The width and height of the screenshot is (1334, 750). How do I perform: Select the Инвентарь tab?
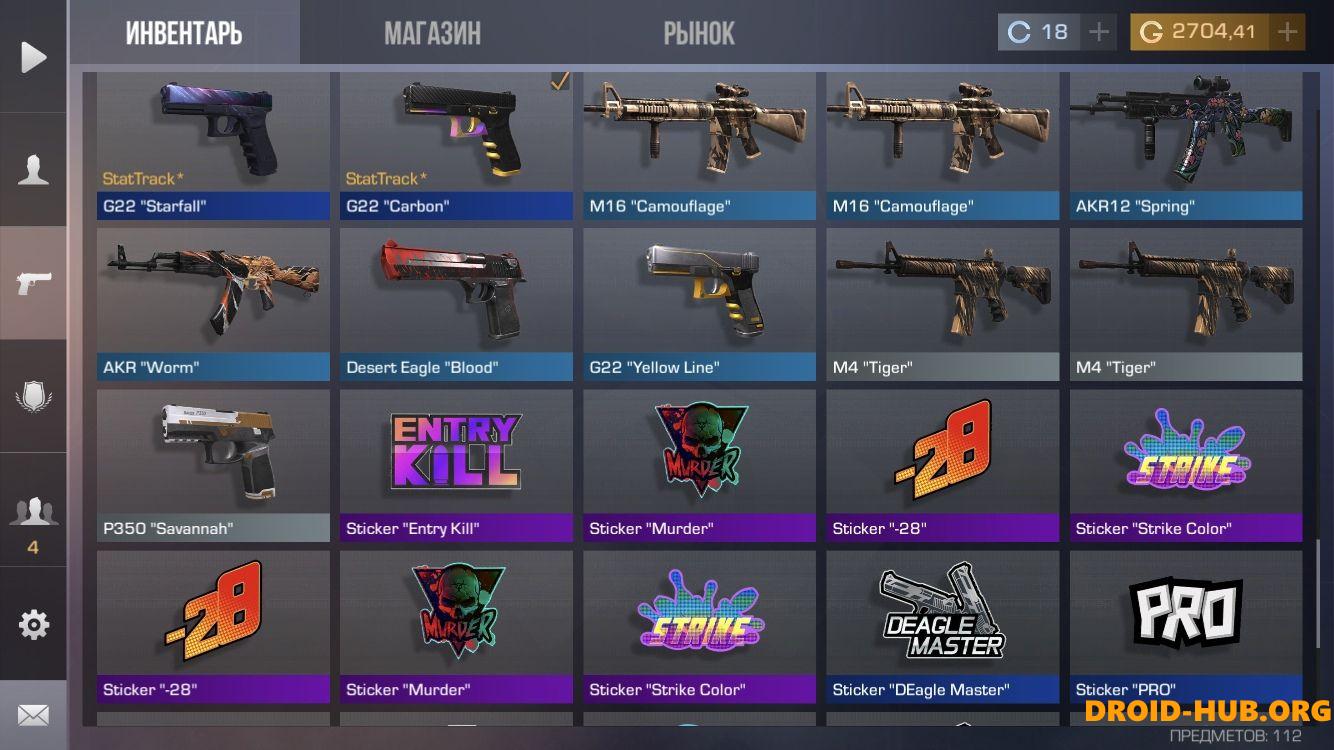click(x=184, y=33)
